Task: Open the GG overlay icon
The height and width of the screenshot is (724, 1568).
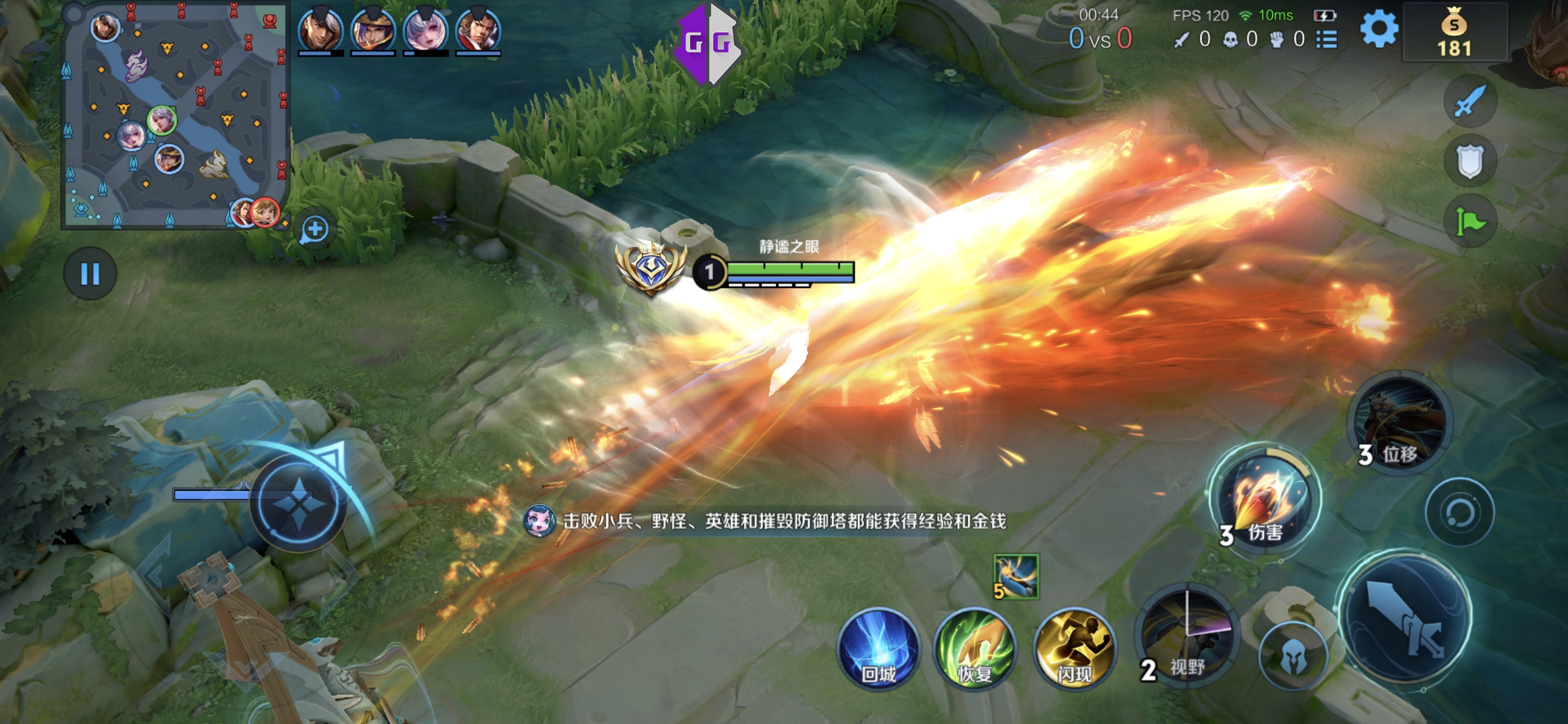Action: (708, 42)
